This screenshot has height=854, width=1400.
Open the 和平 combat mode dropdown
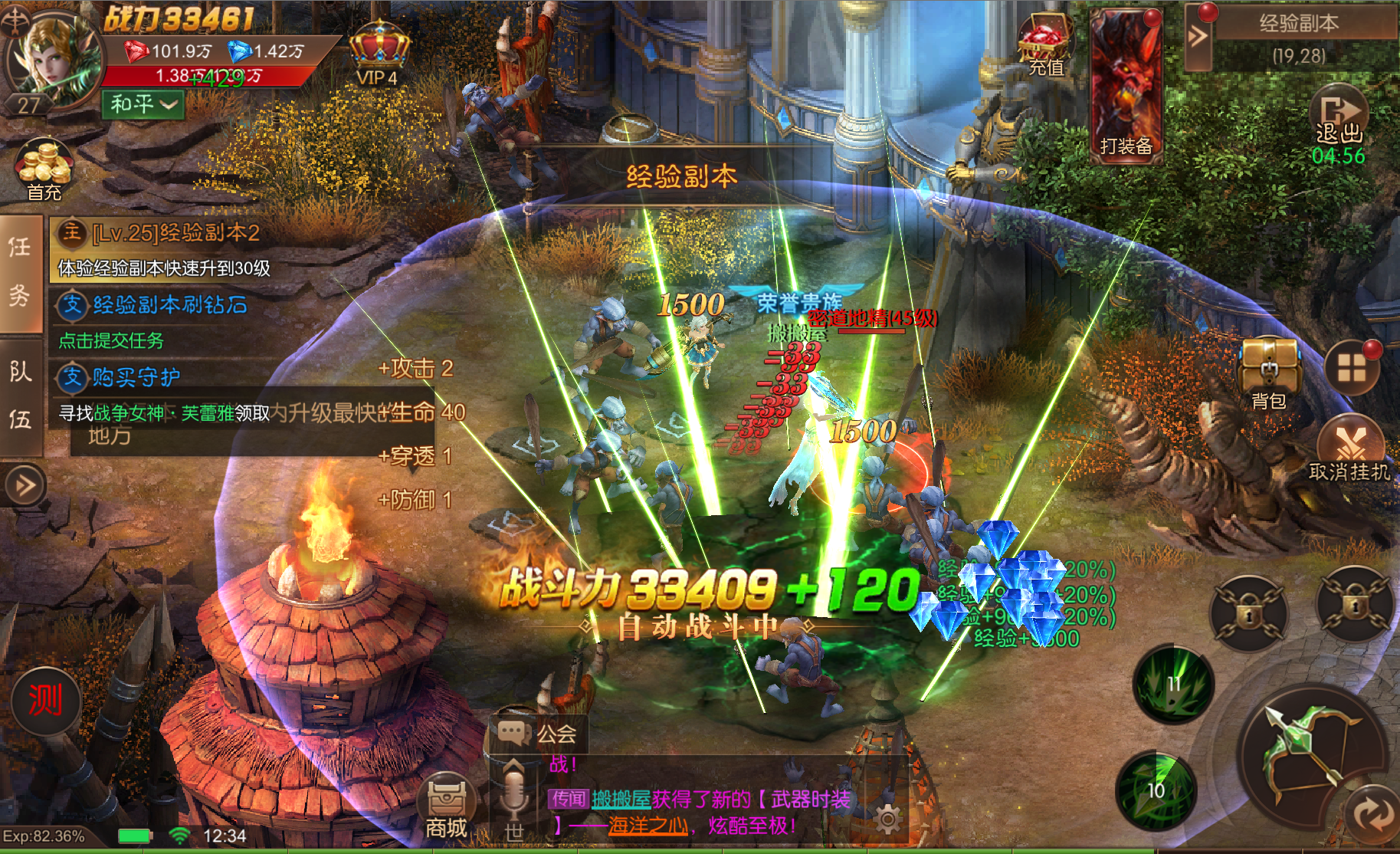(143, 103)
